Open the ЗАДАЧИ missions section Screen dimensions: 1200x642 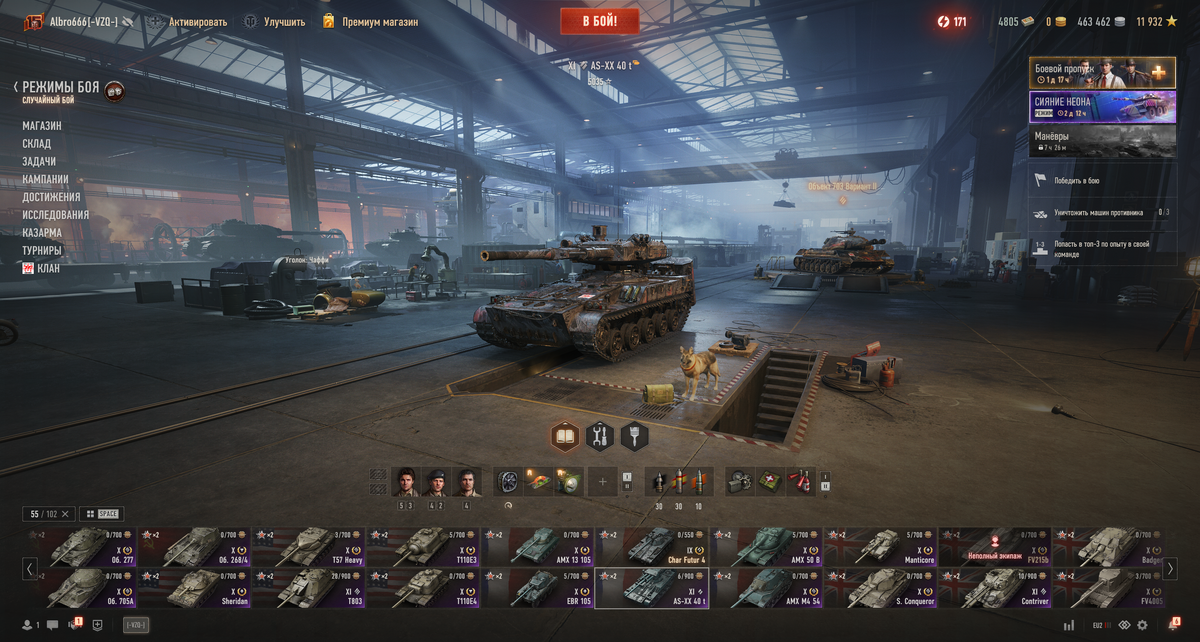(39, 161)
